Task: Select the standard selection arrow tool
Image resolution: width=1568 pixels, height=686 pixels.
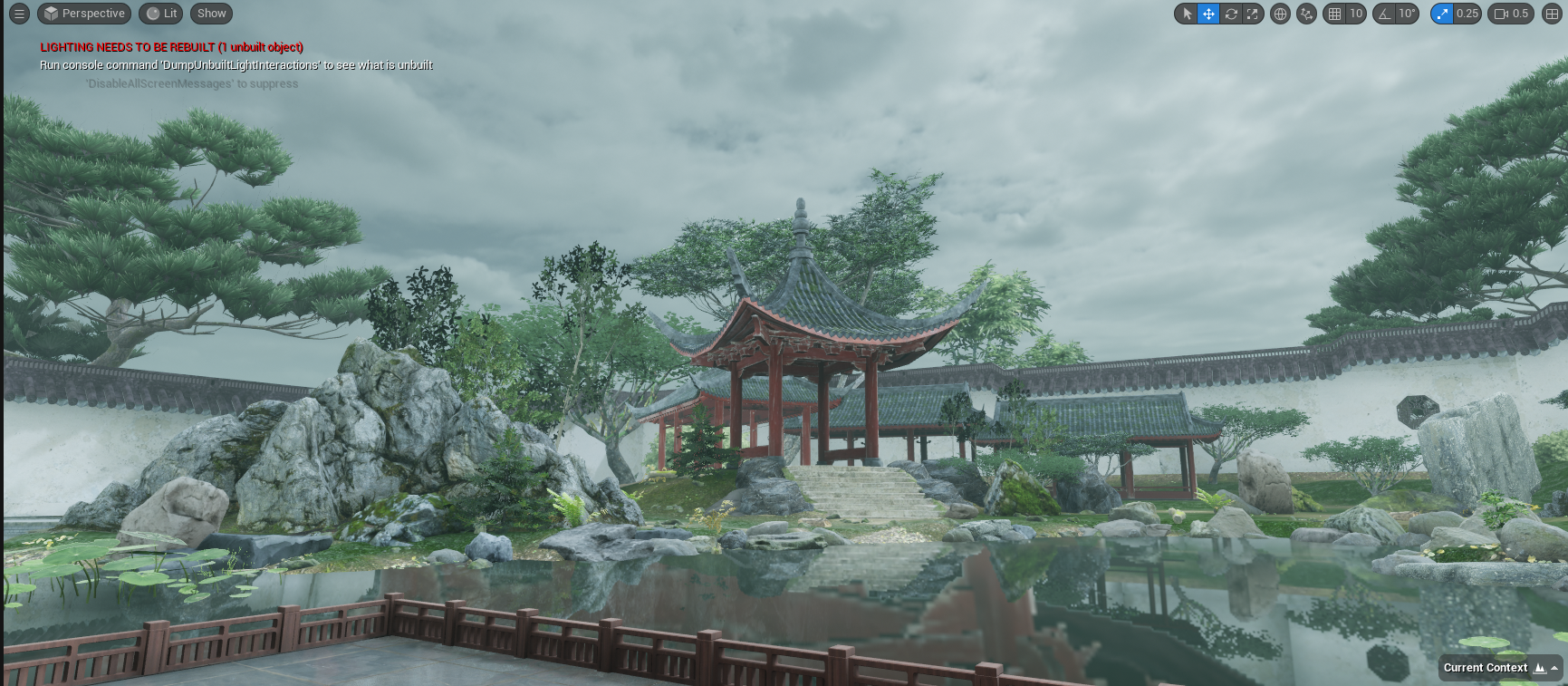Action: coord(1187,14)
